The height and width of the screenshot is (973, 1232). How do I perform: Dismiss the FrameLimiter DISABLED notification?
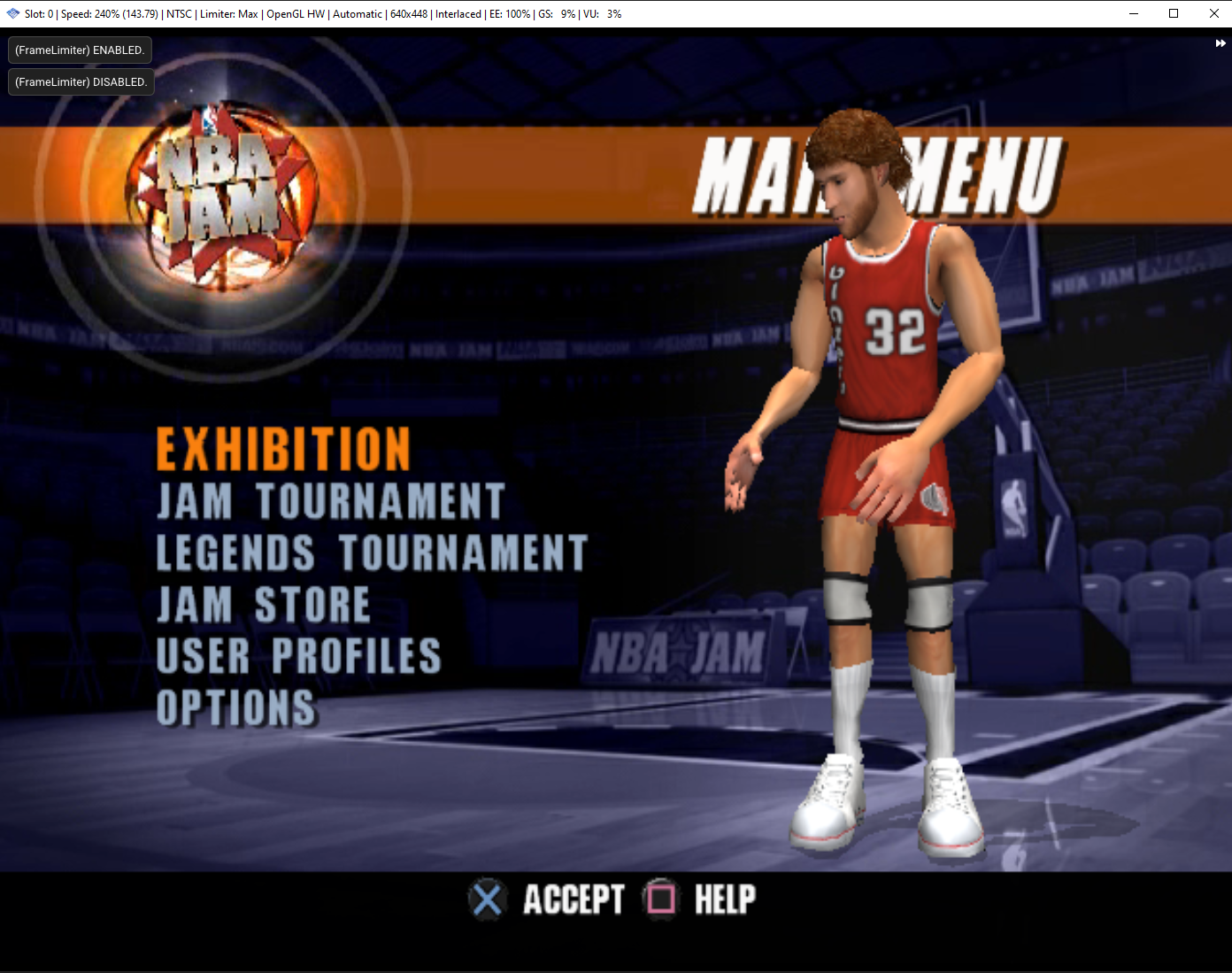click(81, 81)
